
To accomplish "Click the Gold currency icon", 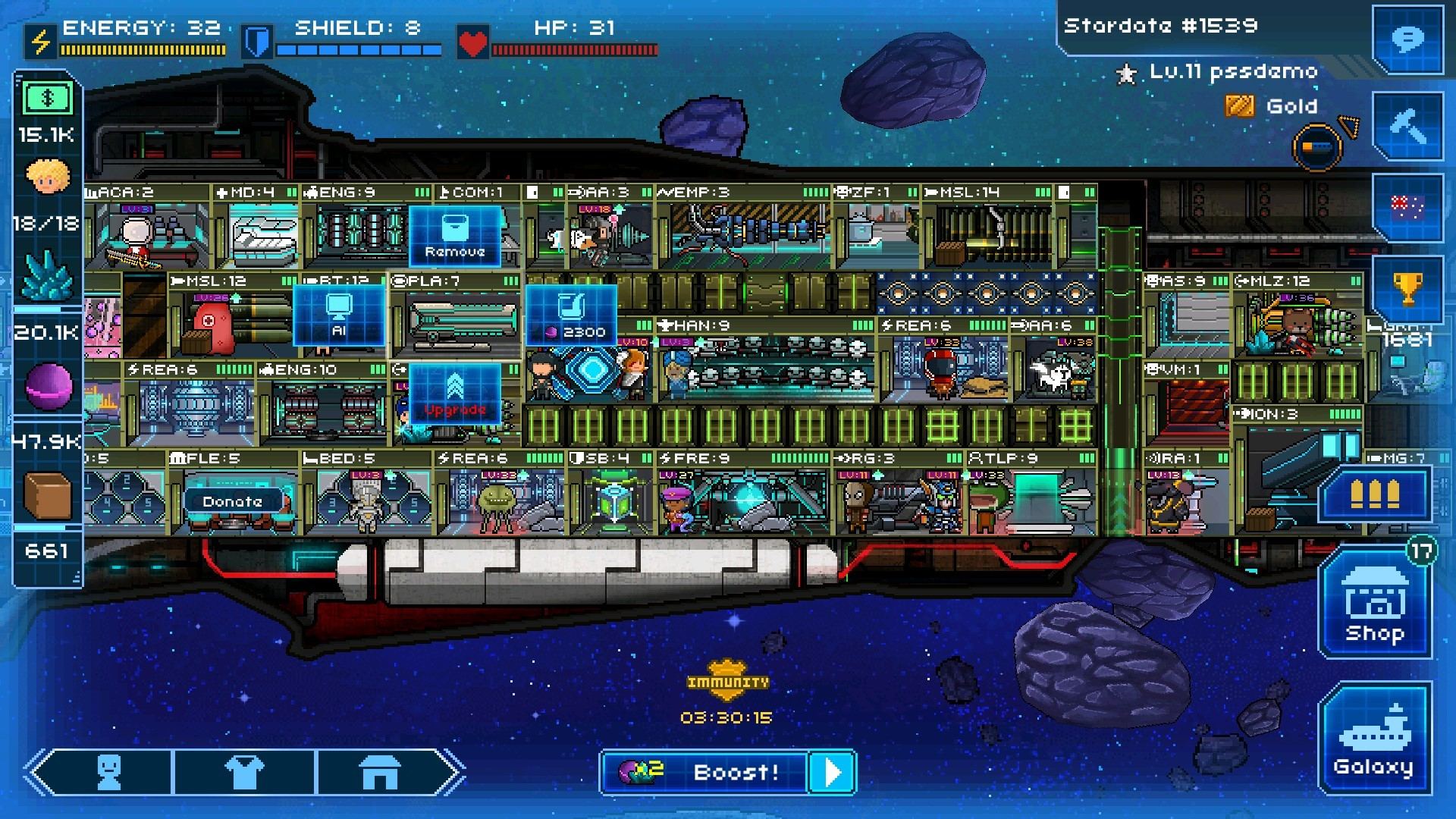I will coord(1242,105).
